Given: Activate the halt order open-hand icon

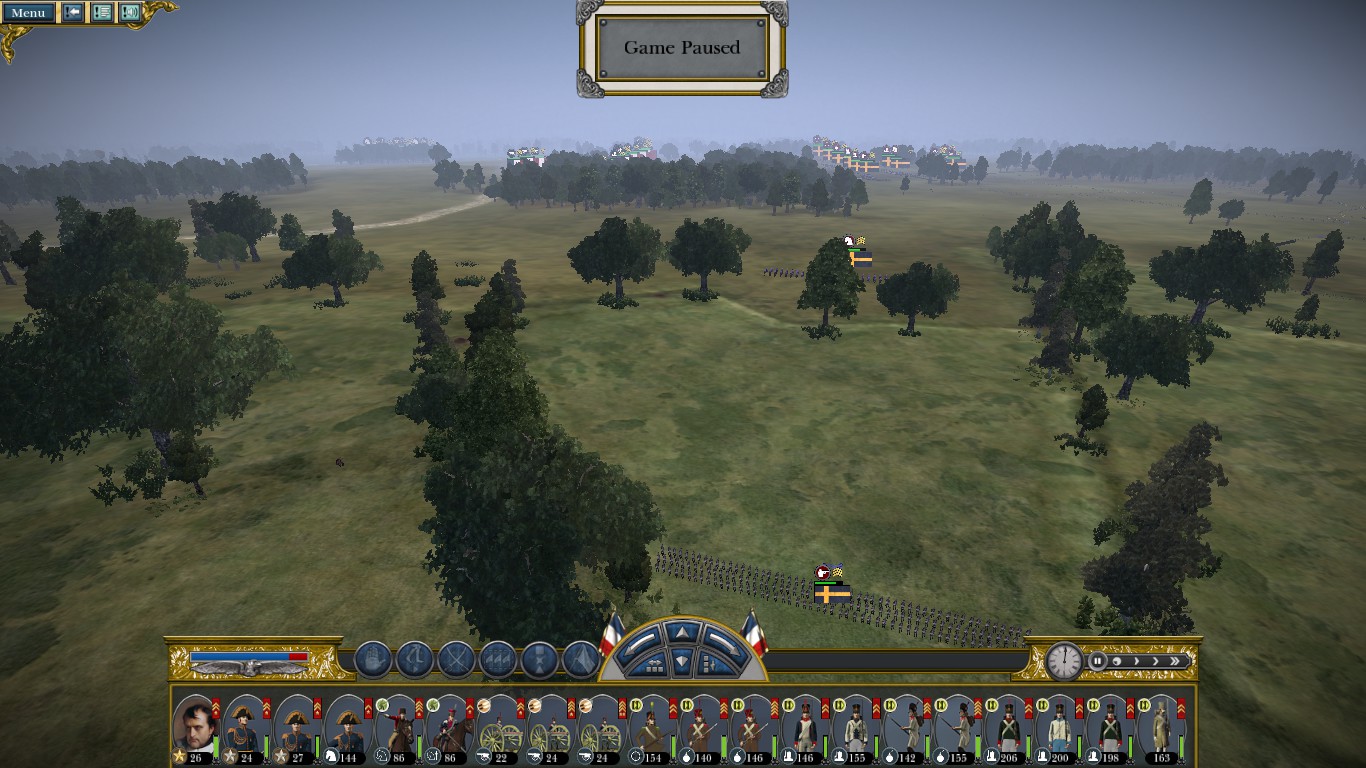Looking at the screenshot, I should [372, 660].
